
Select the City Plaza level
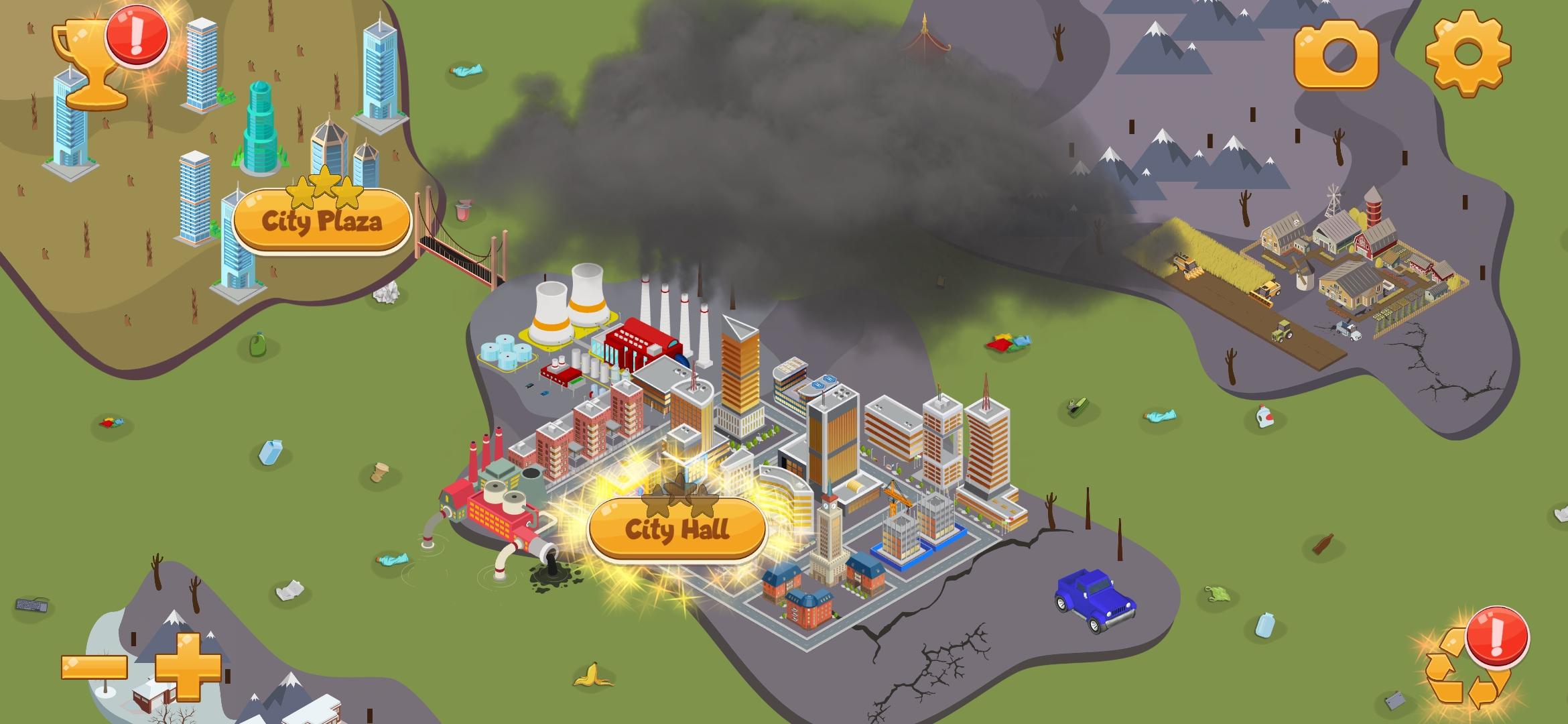pos(322,221)
